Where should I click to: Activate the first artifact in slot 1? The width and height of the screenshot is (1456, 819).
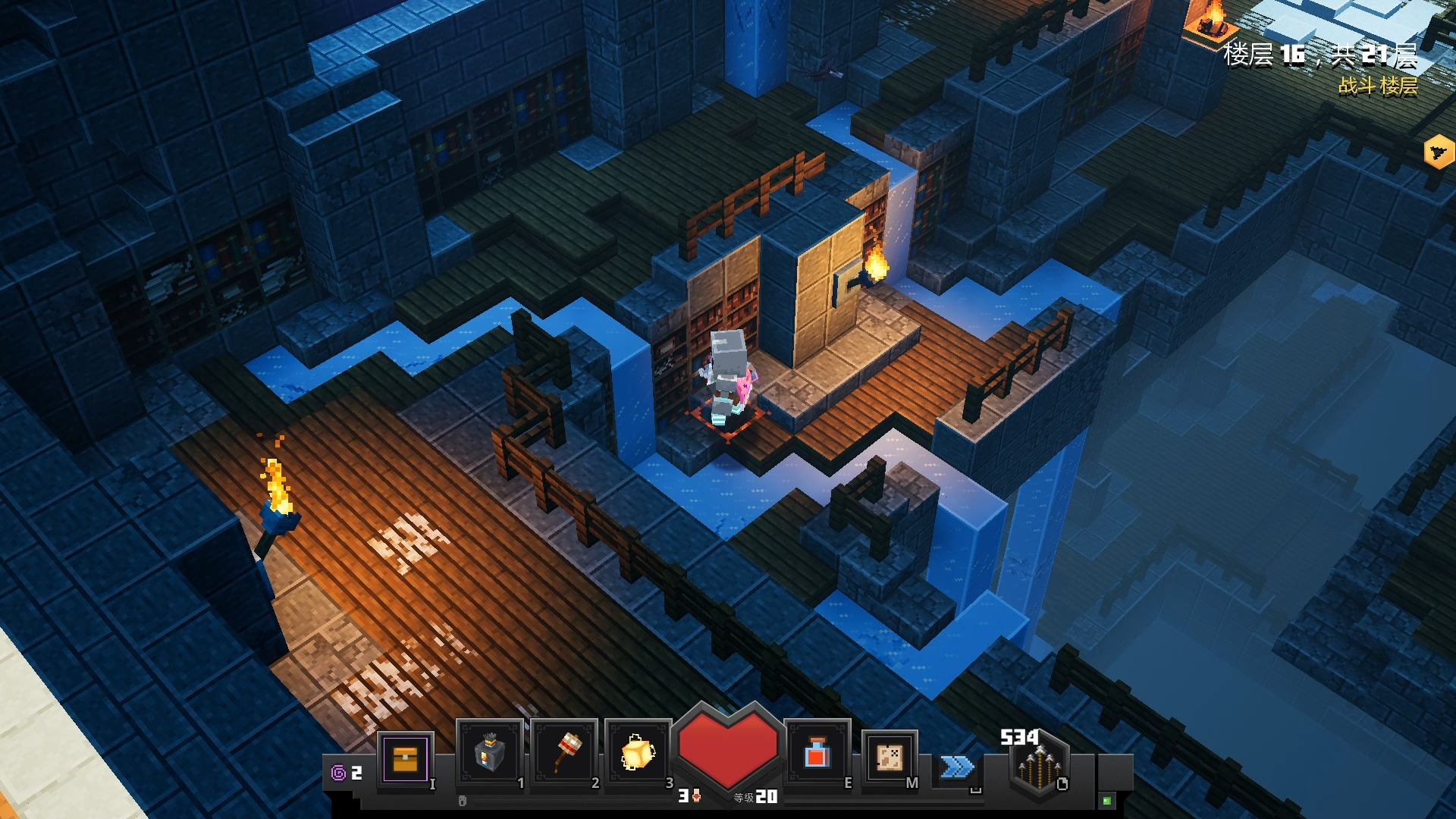pyautogui.click(x=489, y=753)
